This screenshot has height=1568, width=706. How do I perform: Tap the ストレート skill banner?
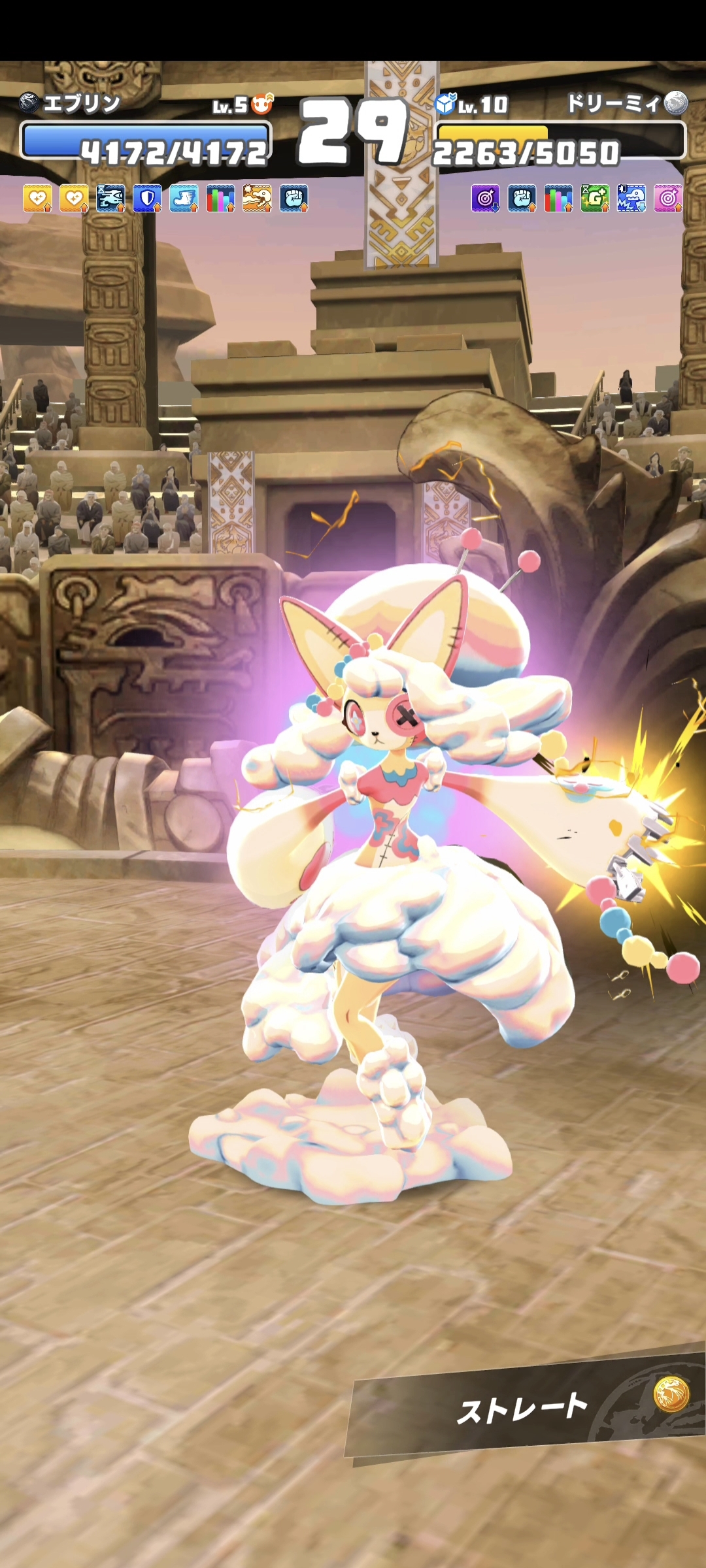tap(523, 1408)
